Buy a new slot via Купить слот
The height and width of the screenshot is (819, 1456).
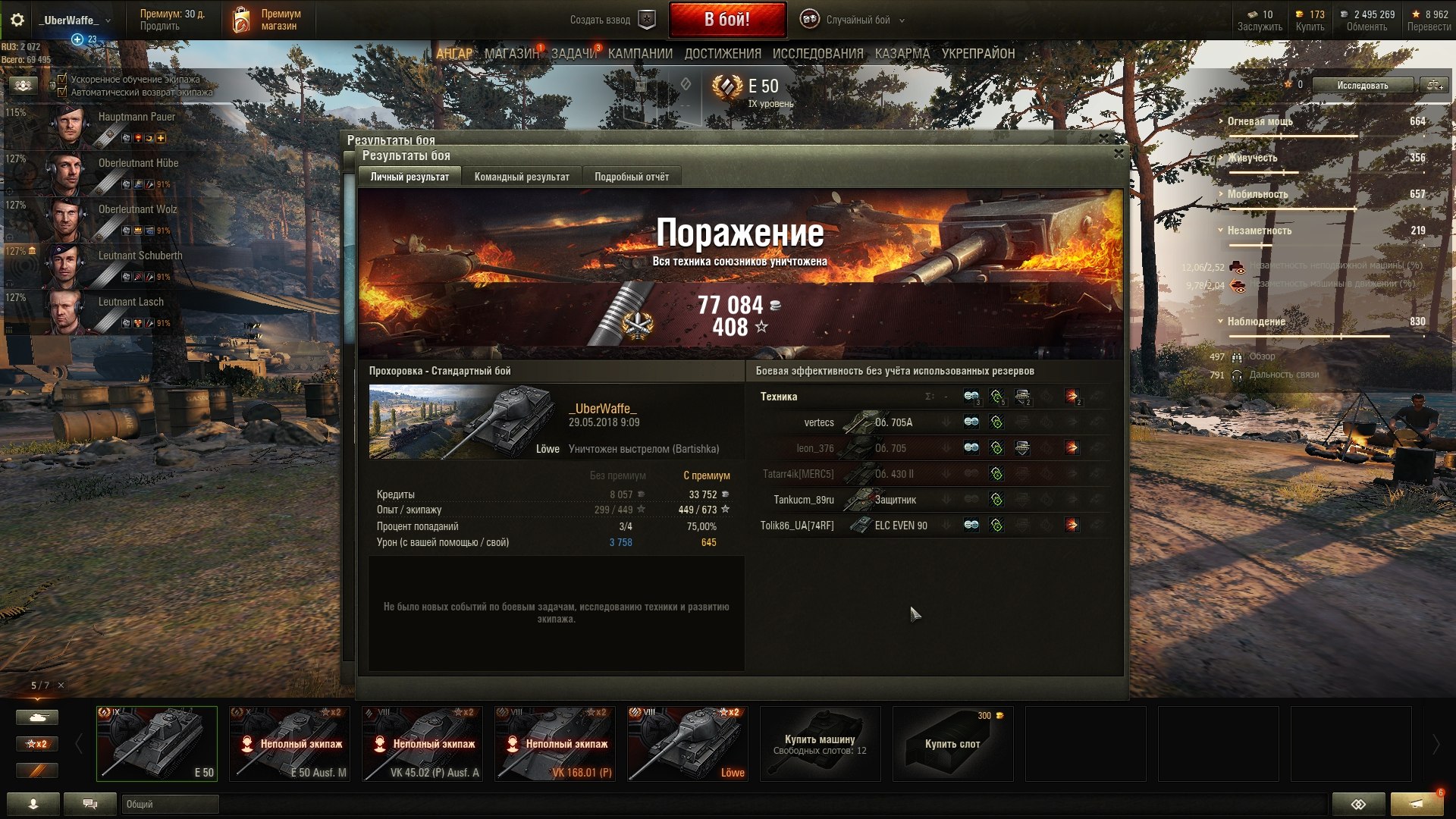click(952, 744)
